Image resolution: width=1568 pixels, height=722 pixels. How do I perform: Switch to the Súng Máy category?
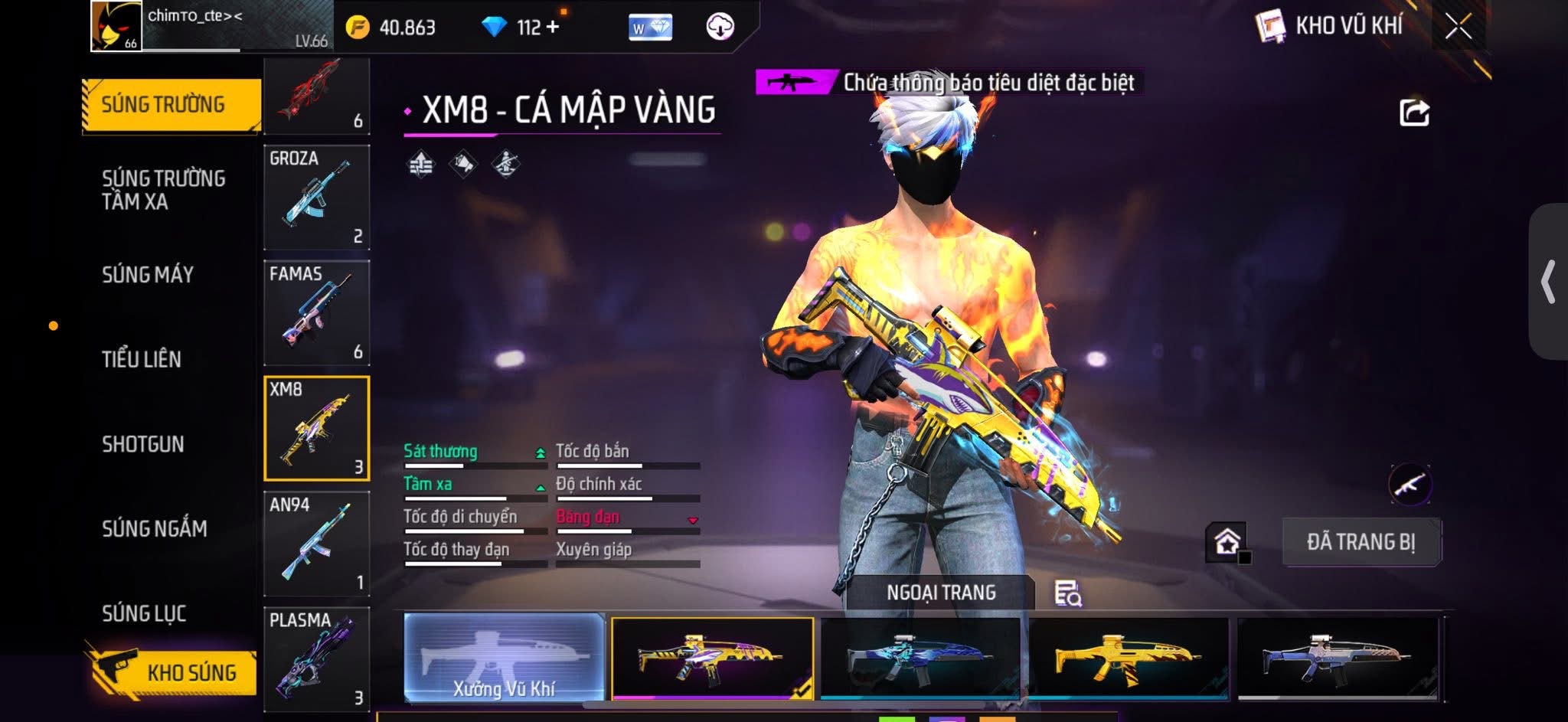click(x=148, y=275)
